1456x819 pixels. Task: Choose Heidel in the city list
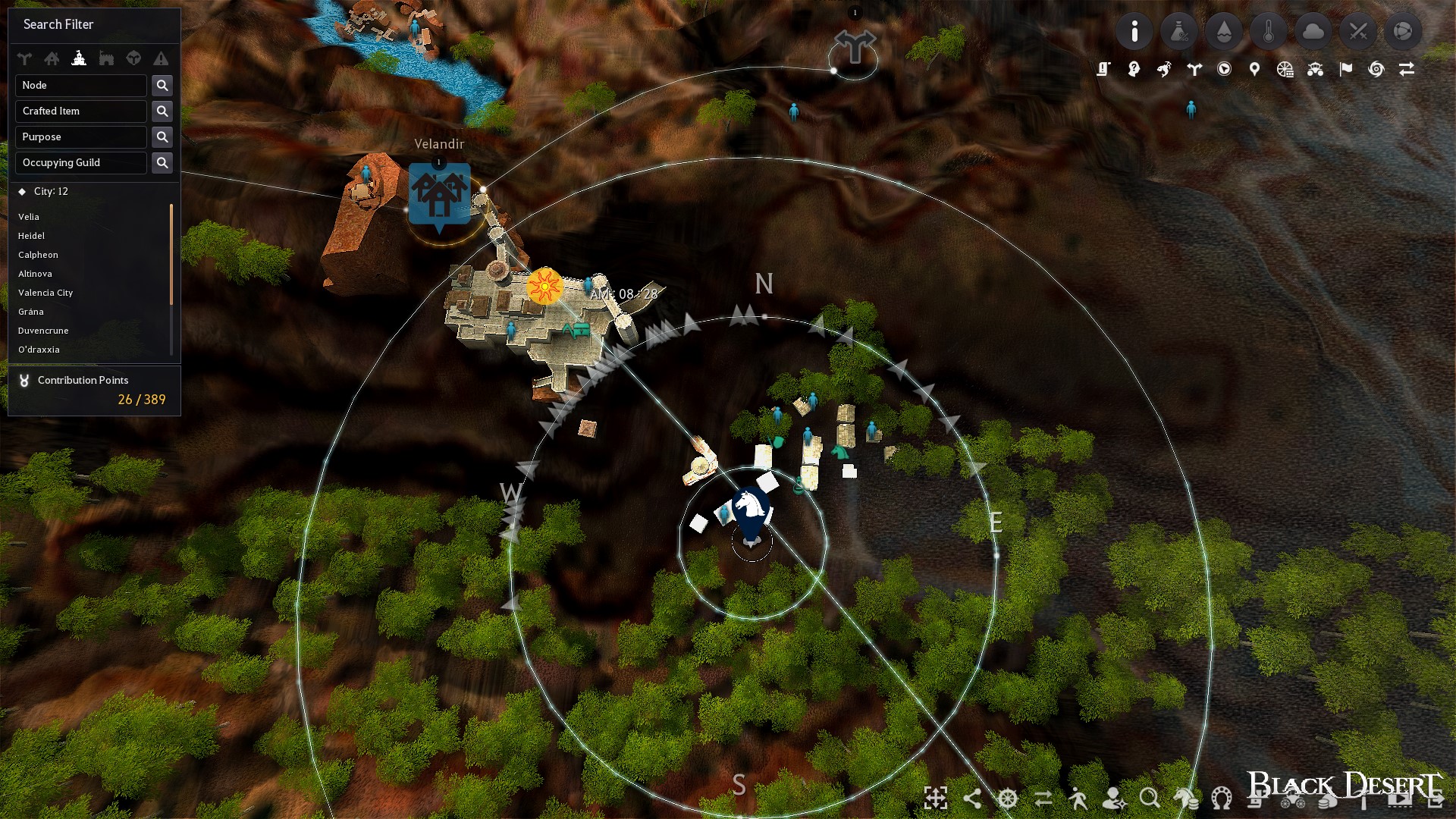point(32,236)
